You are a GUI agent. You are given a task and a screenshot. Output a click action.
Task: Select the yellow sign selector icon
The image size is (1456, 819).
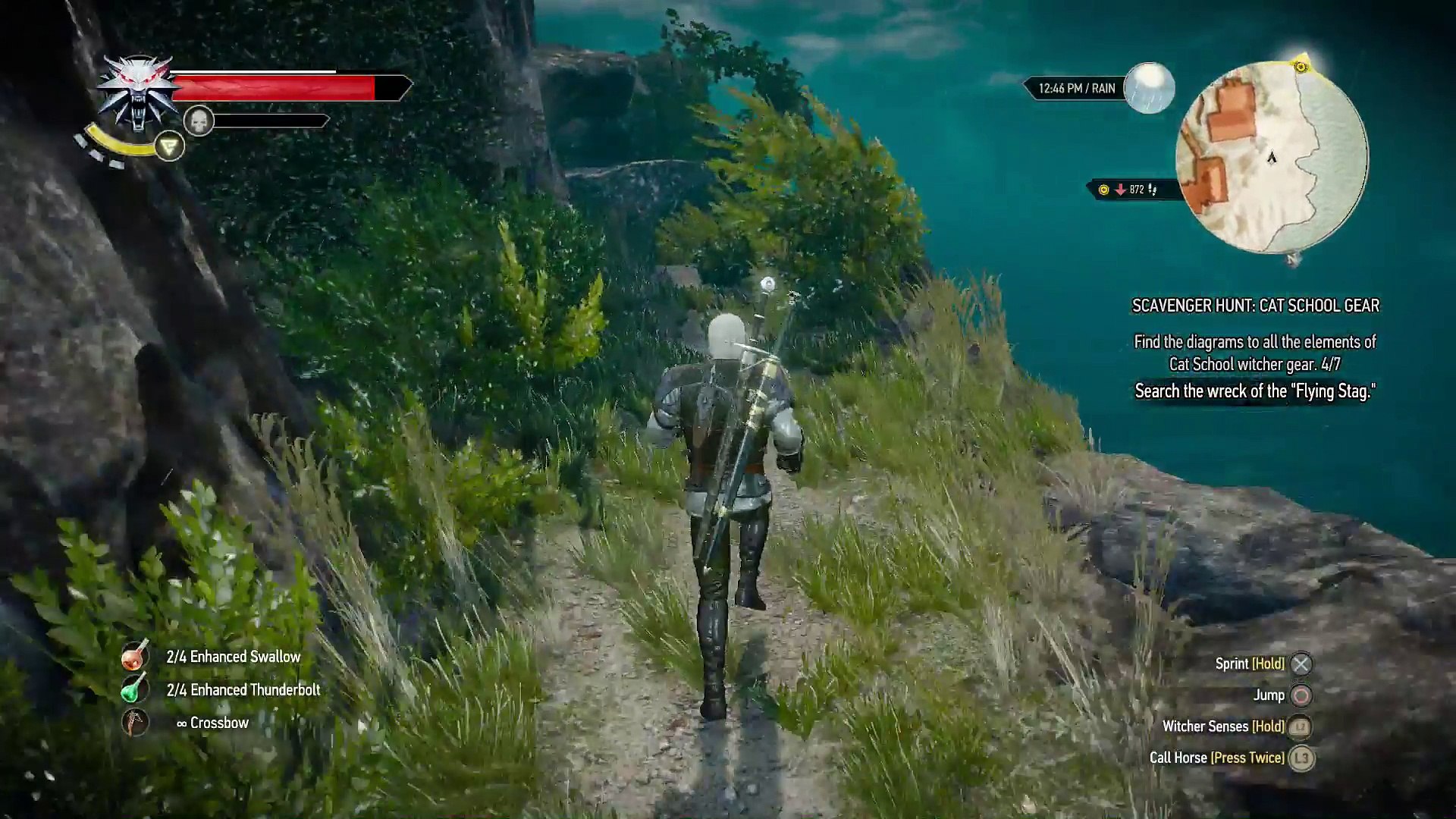[x=169, y=146]
